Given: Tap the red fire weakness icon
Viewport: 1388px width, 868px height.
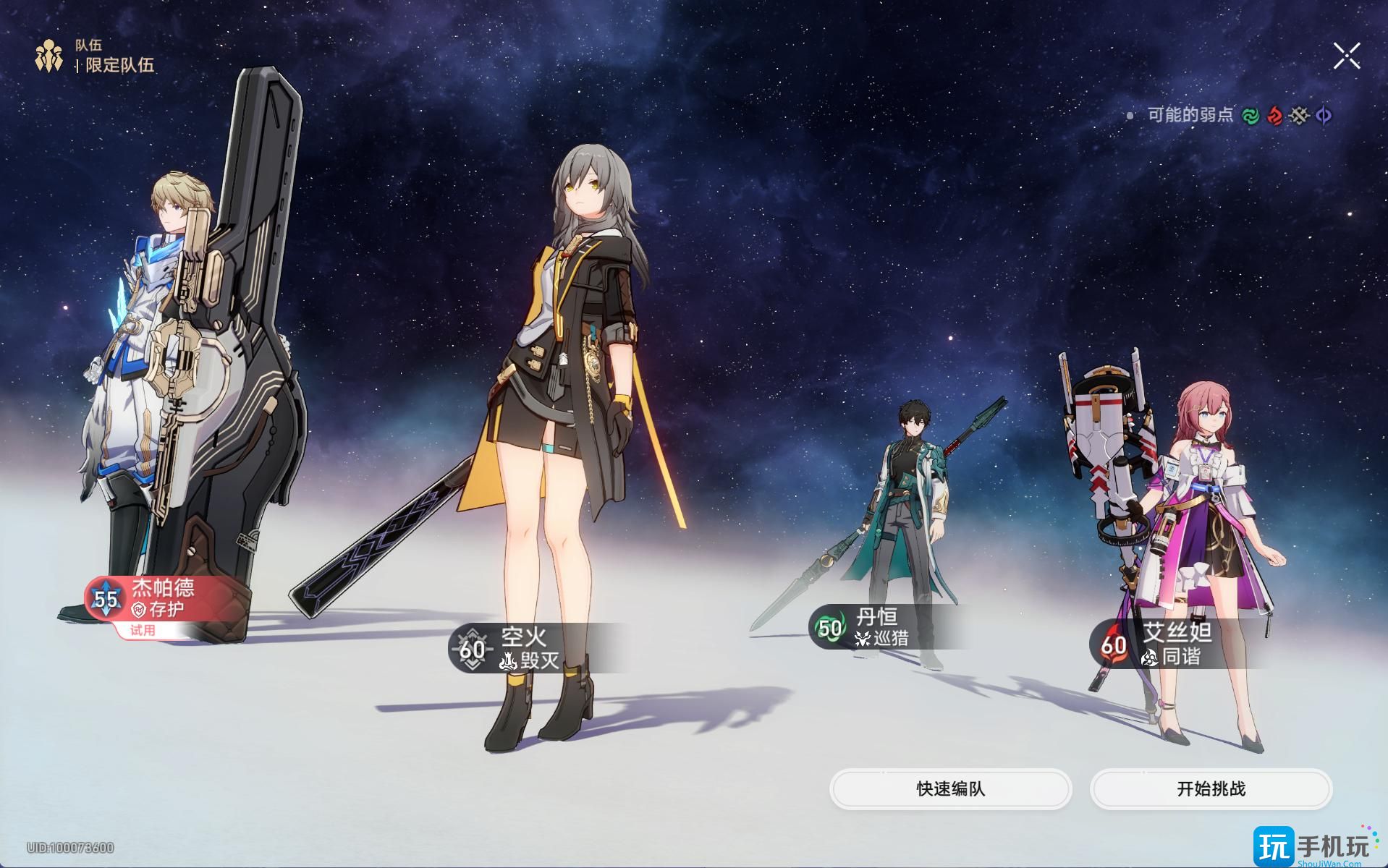Looking at the screenshot, I should [x=1275, y=116].
